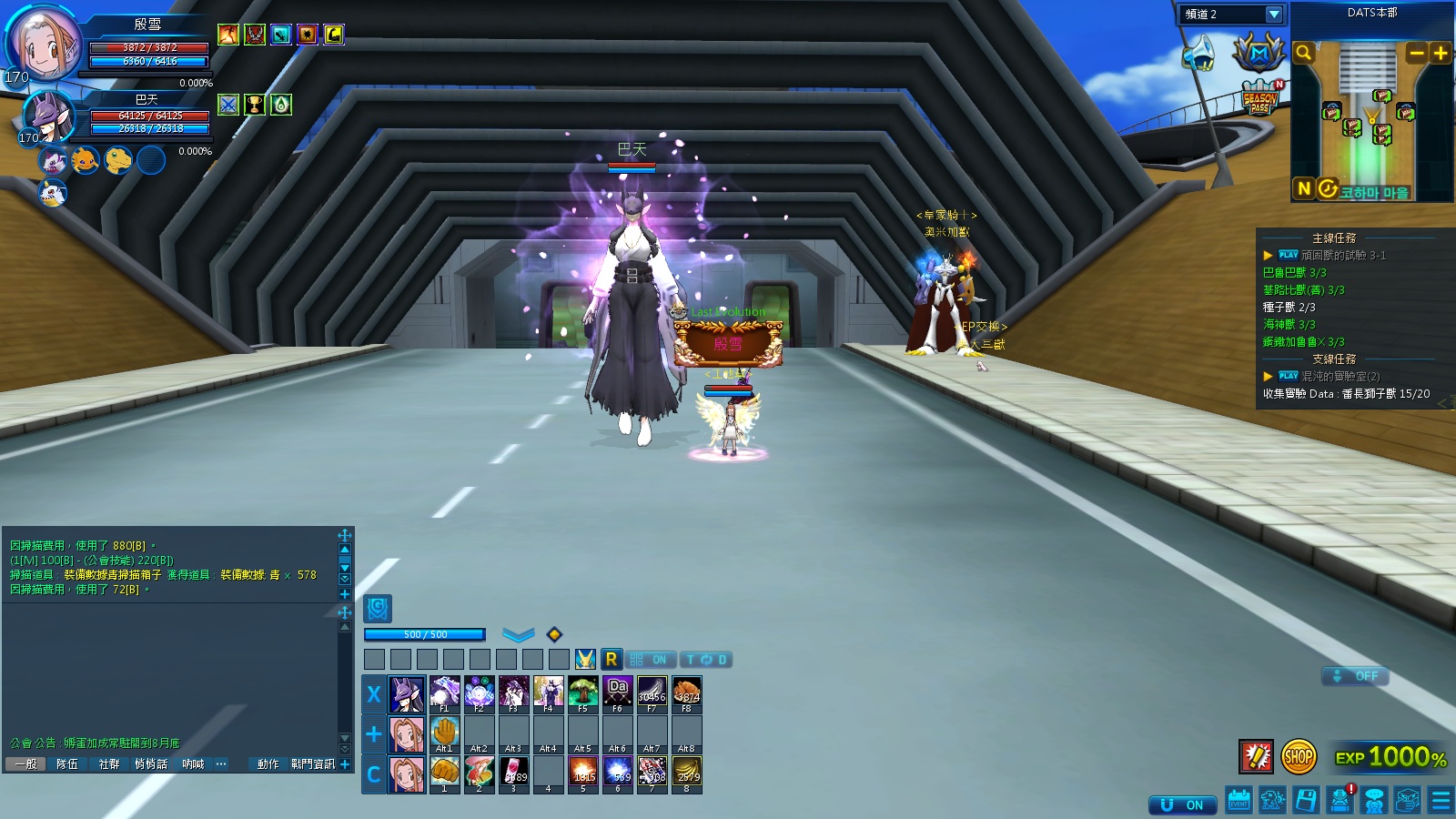Select the 巴天 Digimon portrait
The image size is (1456, 819).
click(x=47, y=116)
